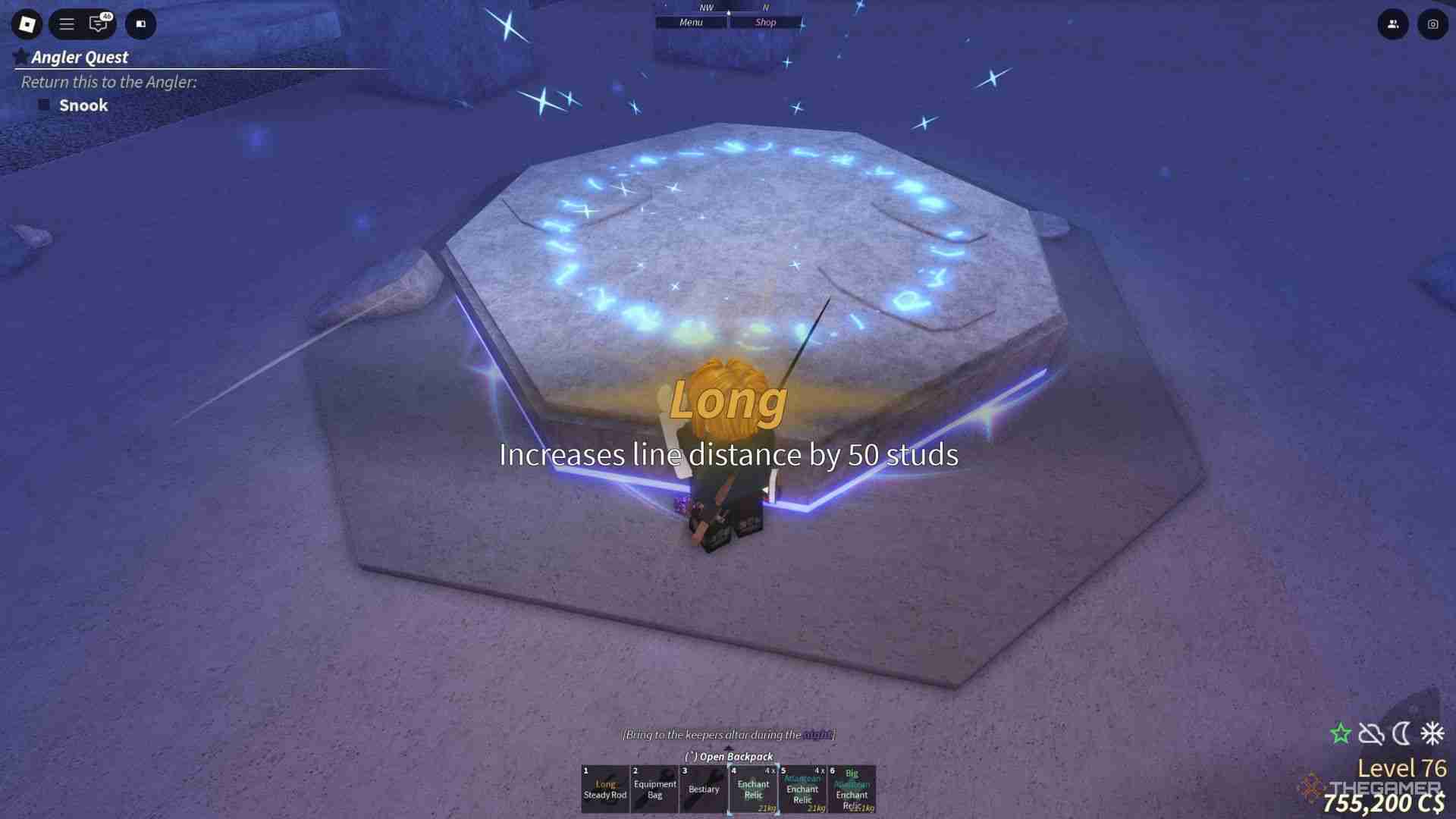Open the Shop from the top bar

[765, 23]
